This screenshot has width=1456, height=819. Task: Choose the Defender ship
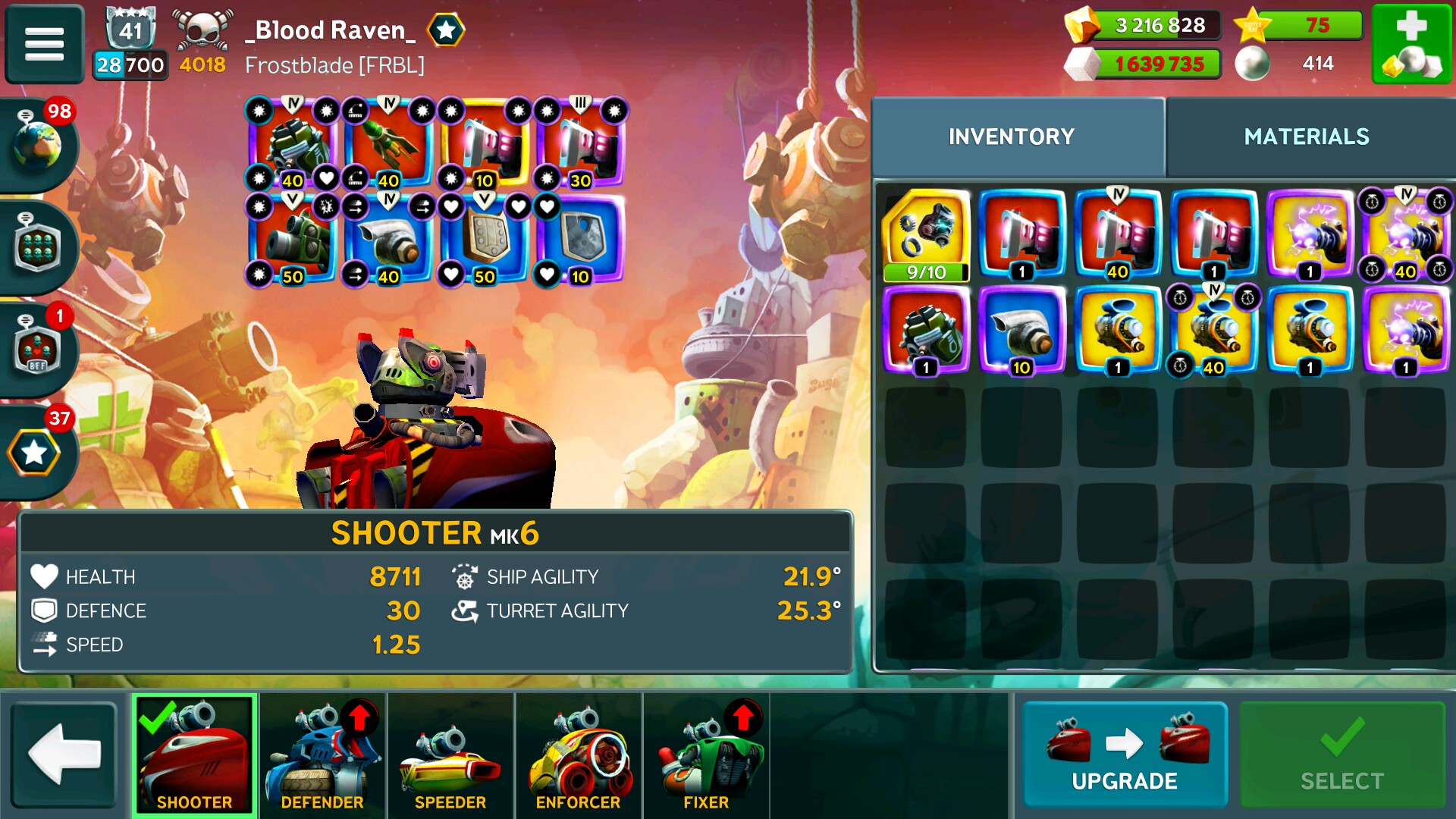(322, 755)
